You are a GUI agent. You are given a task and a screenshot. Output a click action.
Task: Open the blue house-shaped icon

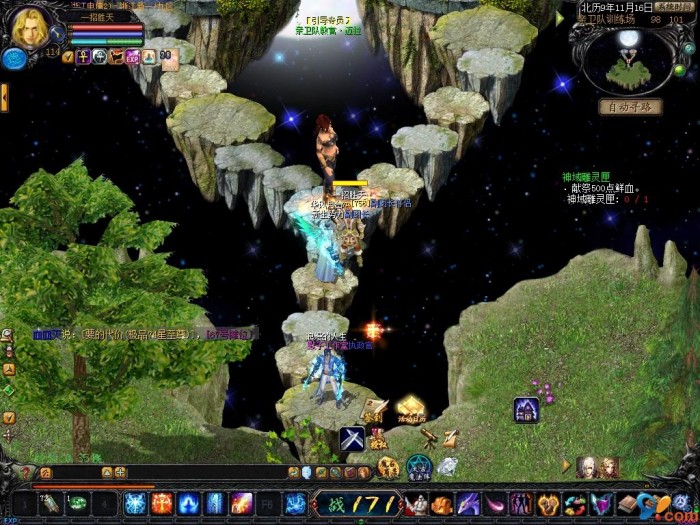[527, 409]
